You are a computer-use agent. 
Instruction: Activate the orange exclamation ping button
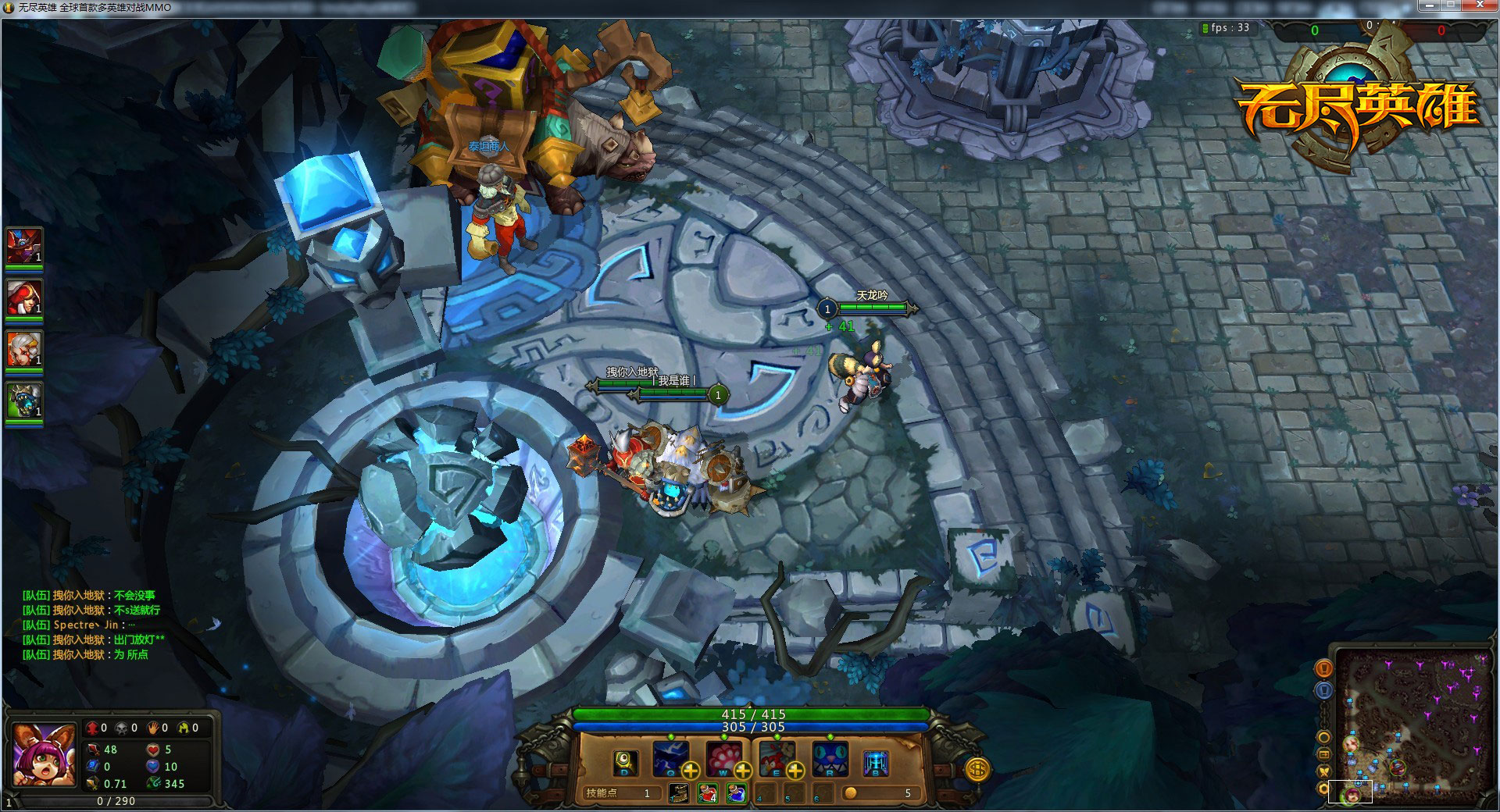1323,668
